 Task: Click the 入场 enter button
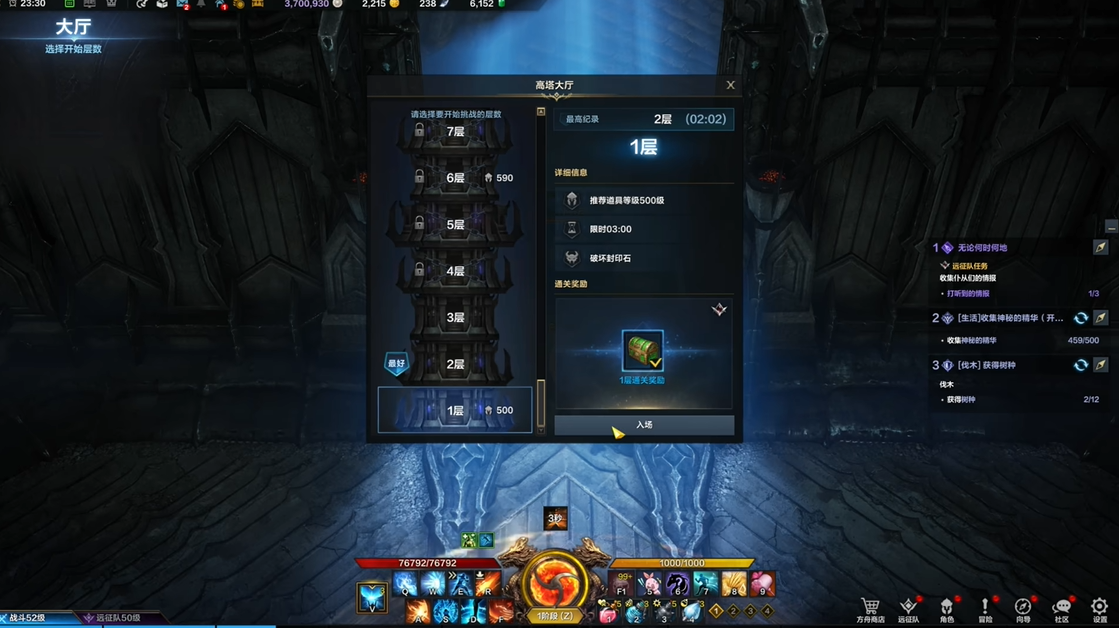[644, 425]
